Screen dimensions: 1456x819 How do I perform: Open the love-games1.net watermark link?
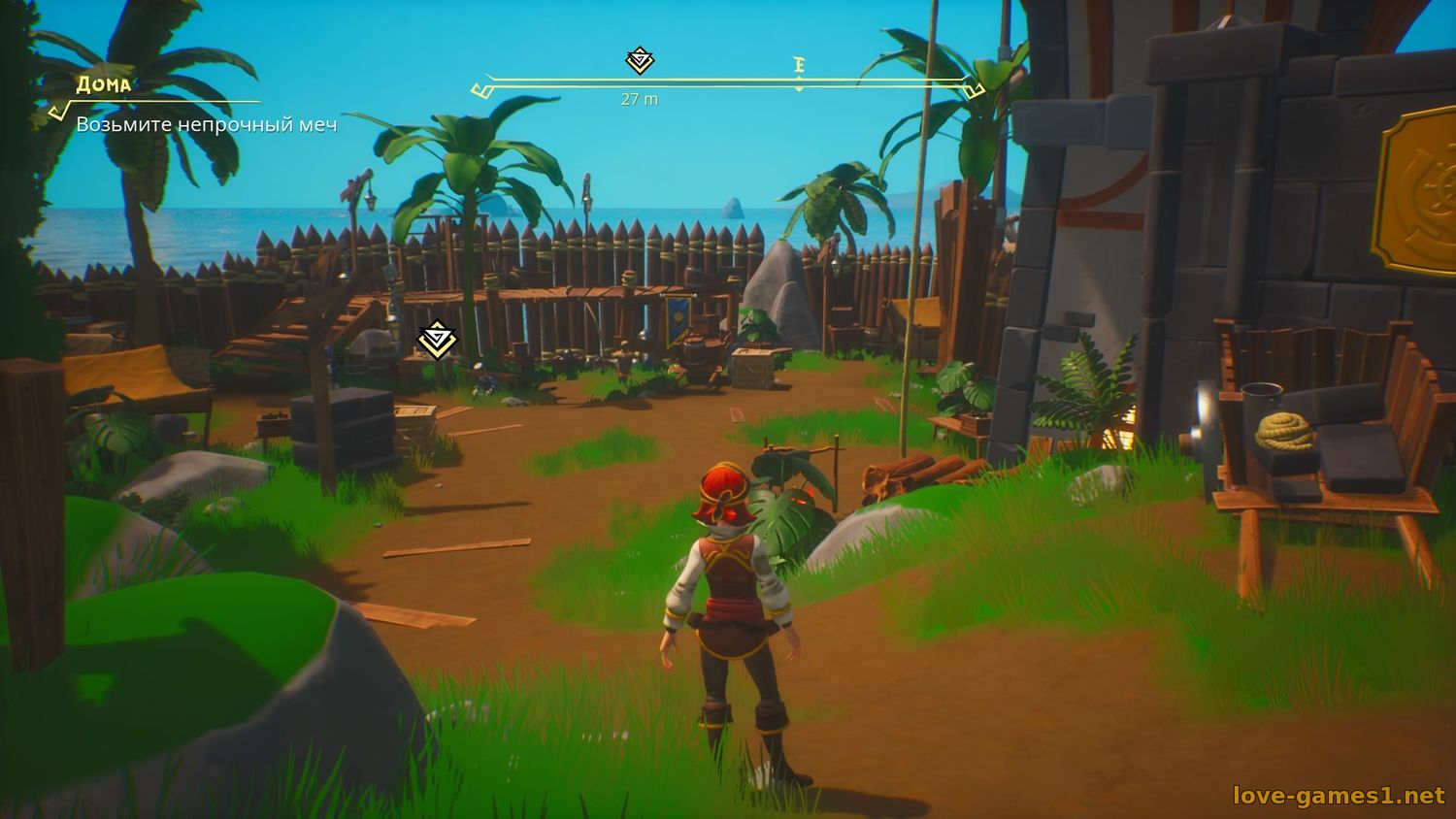pos(1339,796)
